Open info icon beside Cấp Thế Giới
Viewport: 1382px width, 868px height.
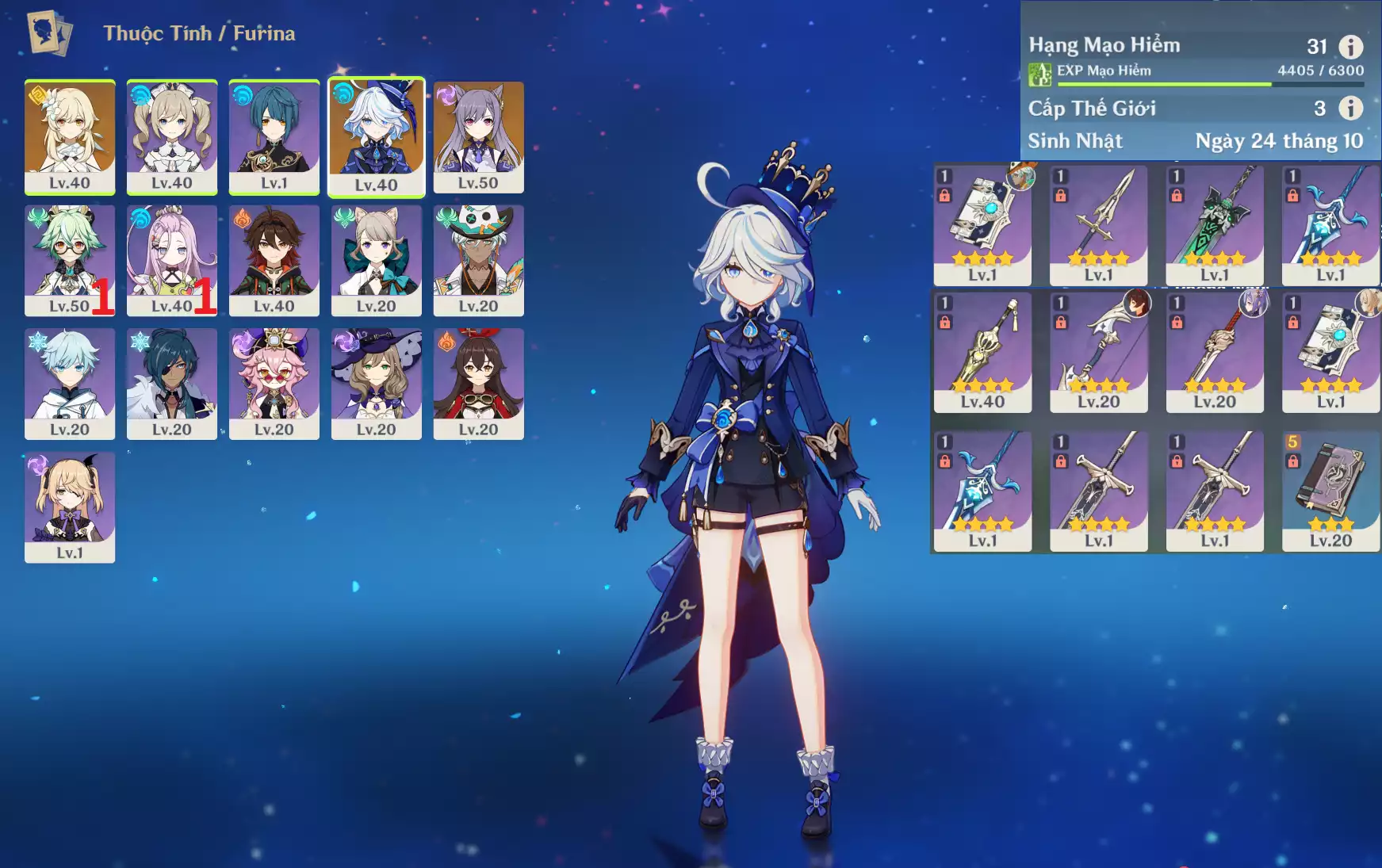tap(1351, 108)
